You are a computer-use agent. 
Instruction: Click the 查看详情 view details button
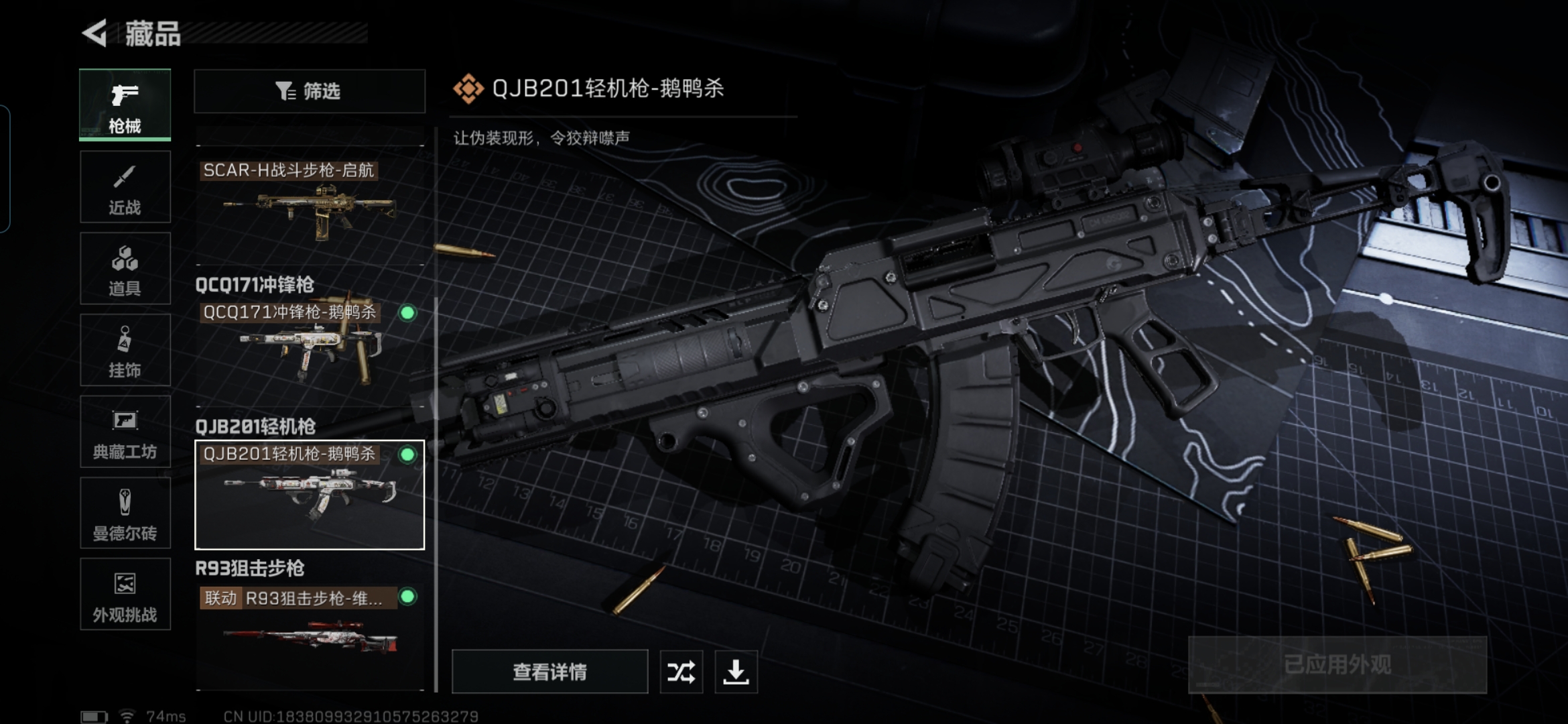tap(549, 672)
